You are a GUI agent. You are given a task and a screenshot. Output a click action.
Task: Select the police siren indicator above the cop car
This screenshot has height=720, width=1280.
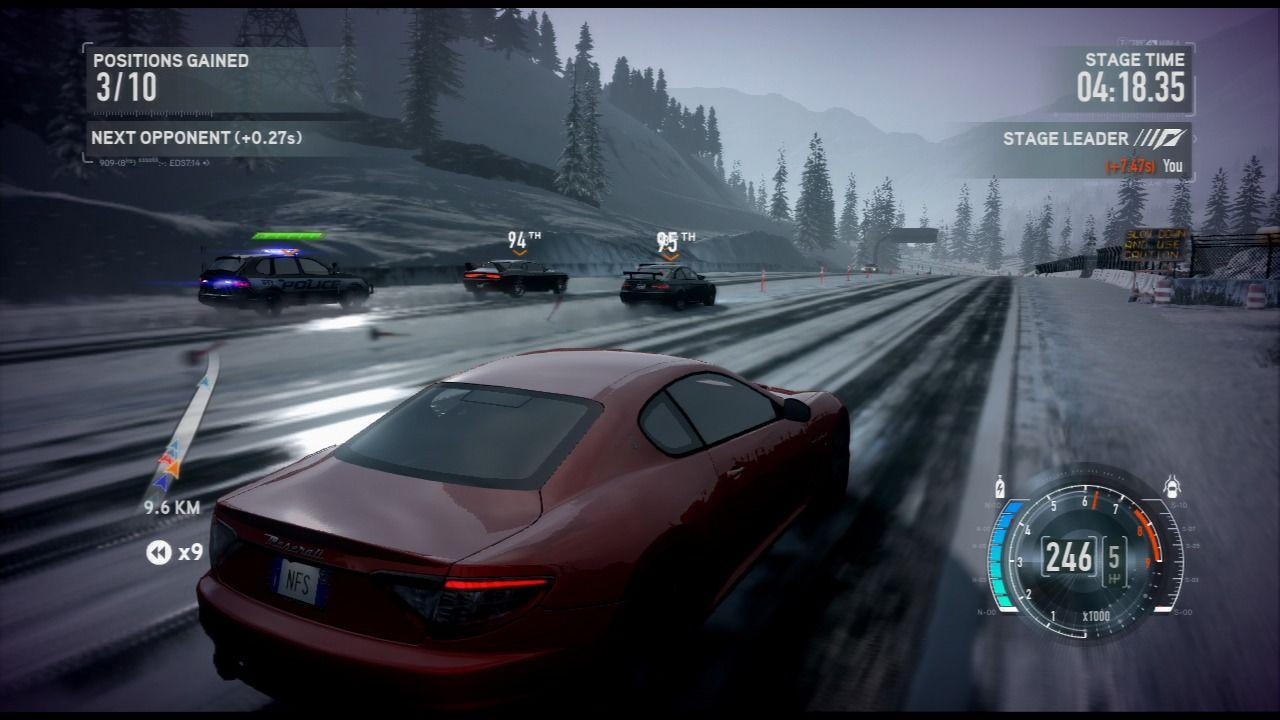(278, 252)
